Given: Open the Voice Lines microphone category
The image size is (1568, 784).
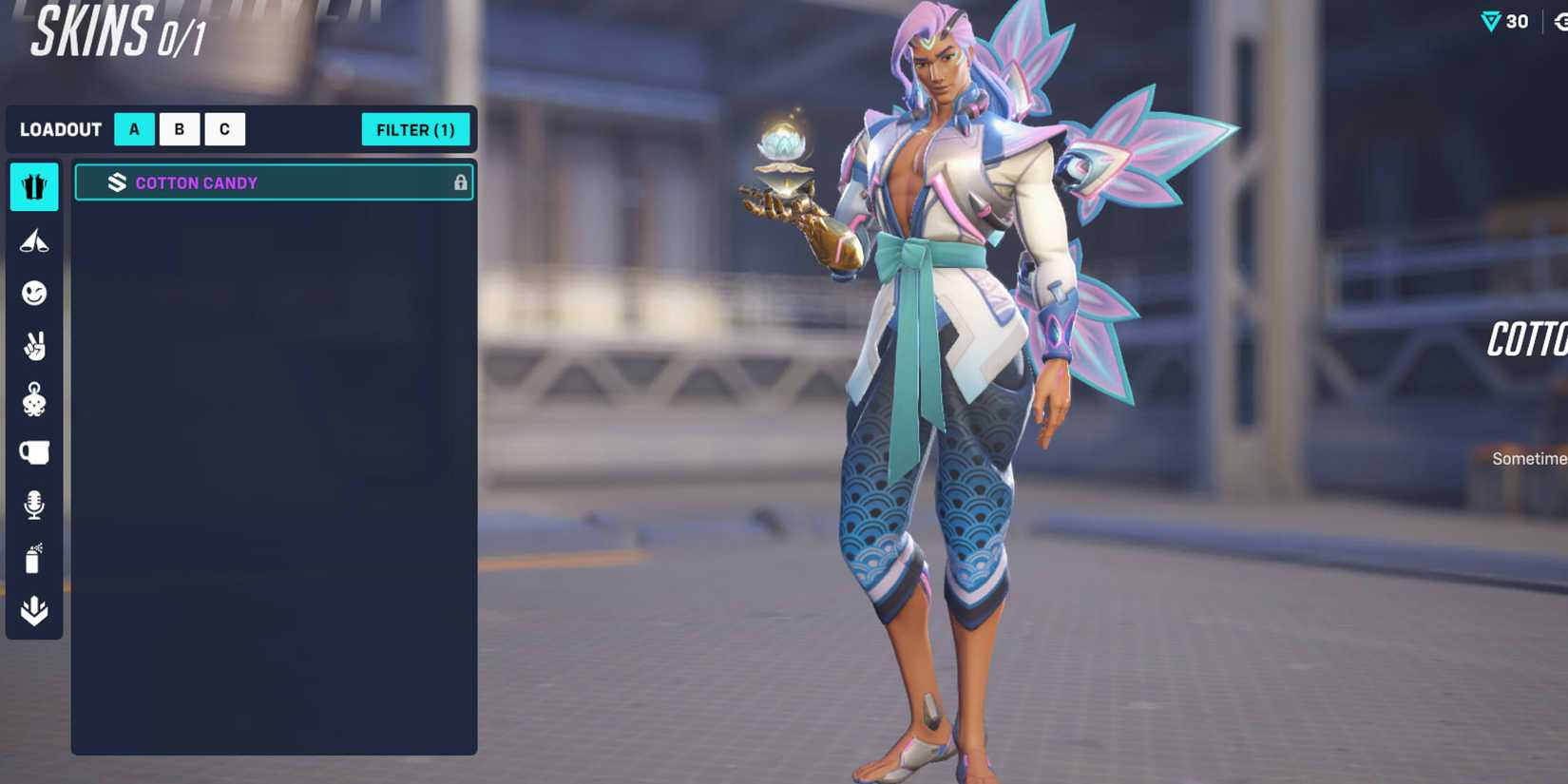Looking at the screenshot, I should coord(34,505).
